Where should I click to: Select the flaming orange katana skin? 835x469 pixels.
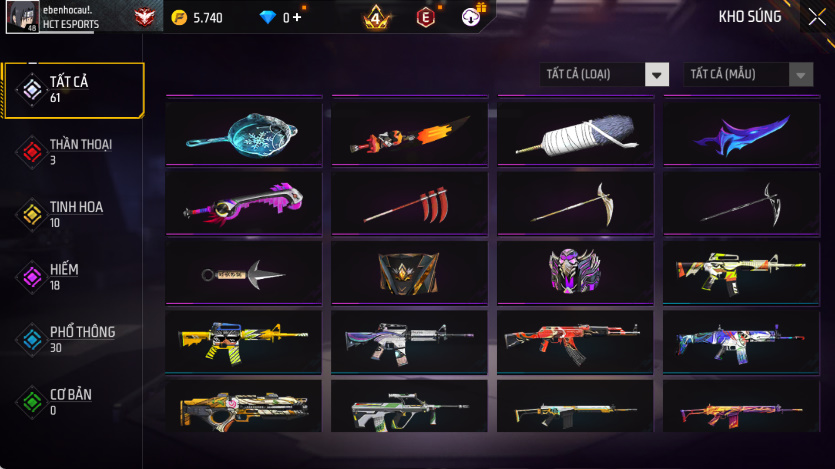point(410,133)
